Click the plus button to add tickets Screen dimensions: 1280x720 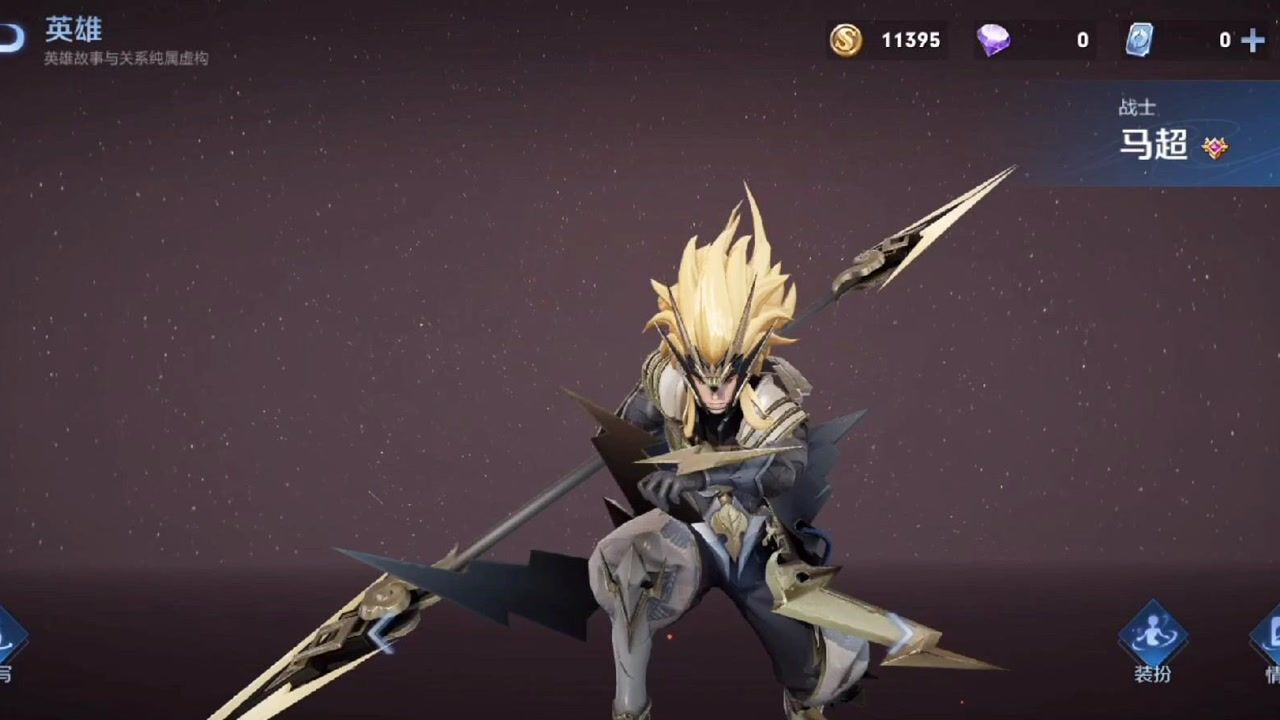click(x=1252, y=40)
